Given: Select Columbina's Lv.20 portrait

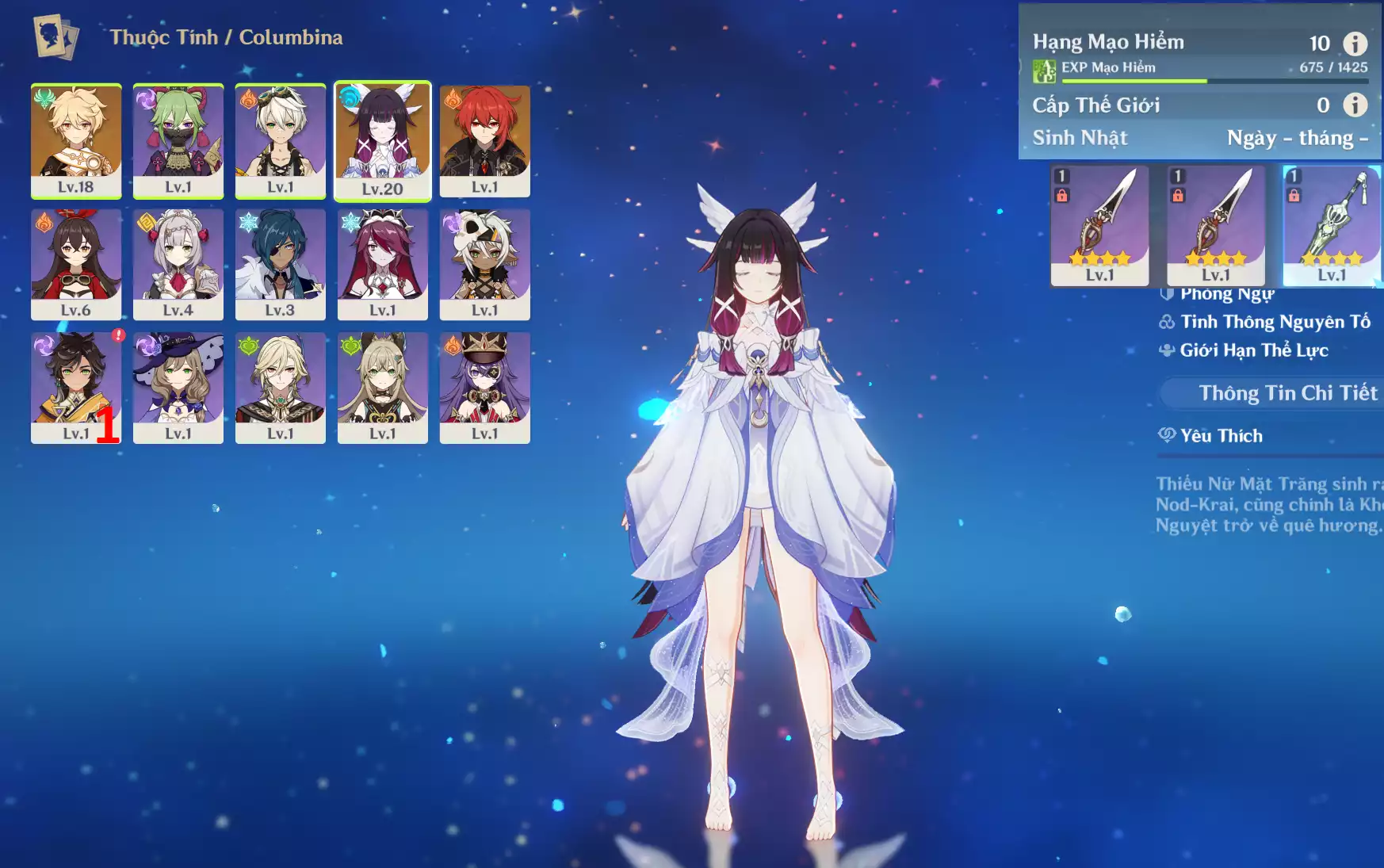Looking at the screenshot, I should 383,140.
